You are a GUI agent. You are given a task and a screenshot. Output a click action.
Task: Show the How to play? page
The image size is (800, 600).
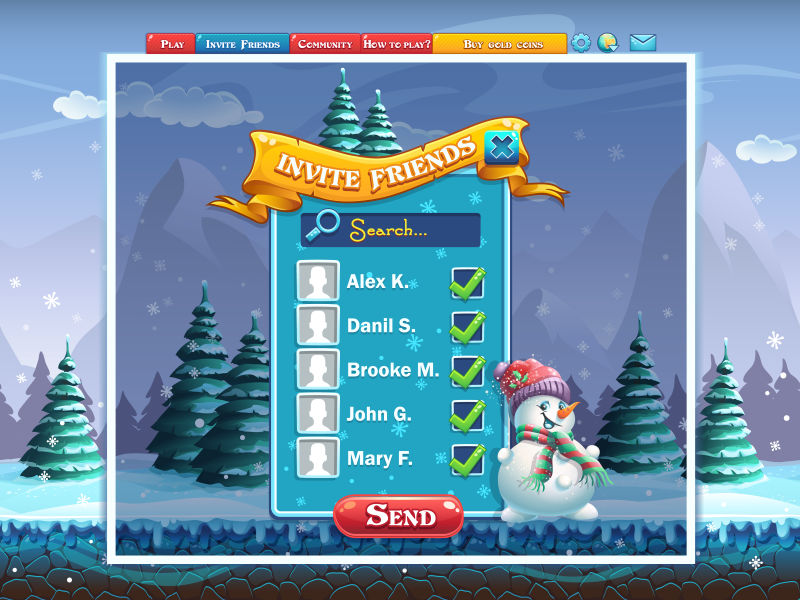point(396,44)
